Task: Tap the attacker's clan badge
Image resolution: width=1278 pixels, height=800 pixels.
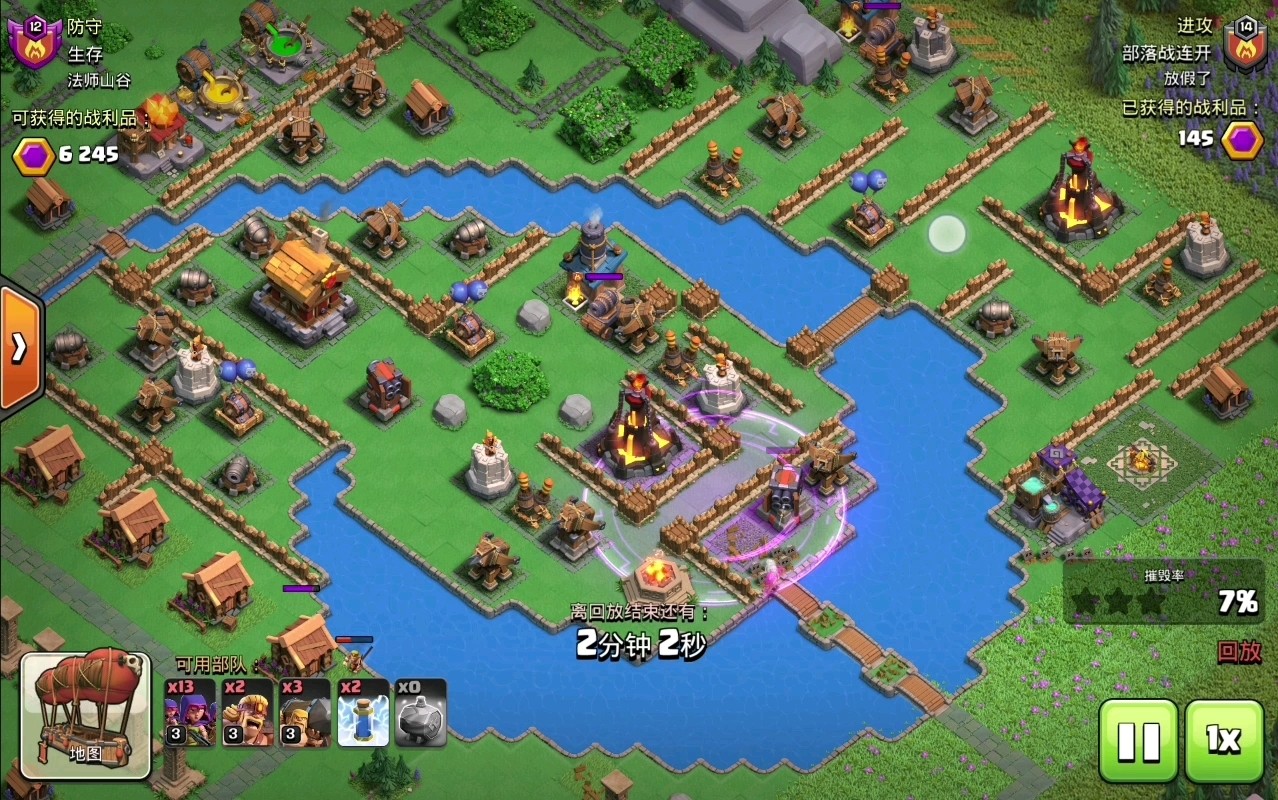Action: [x=1245, y=44]
